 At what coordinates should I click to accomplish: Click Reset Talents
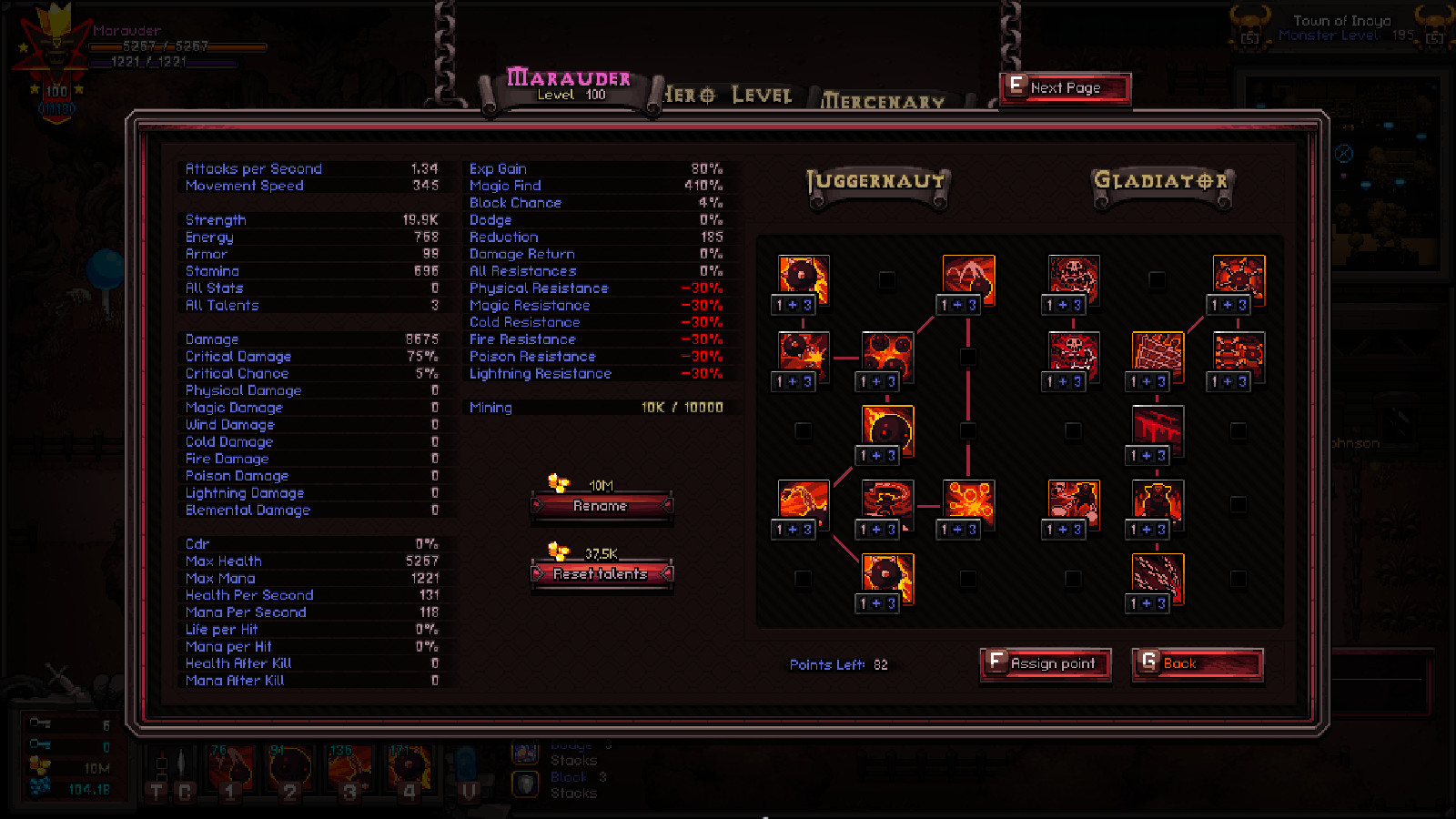[602, 574]
